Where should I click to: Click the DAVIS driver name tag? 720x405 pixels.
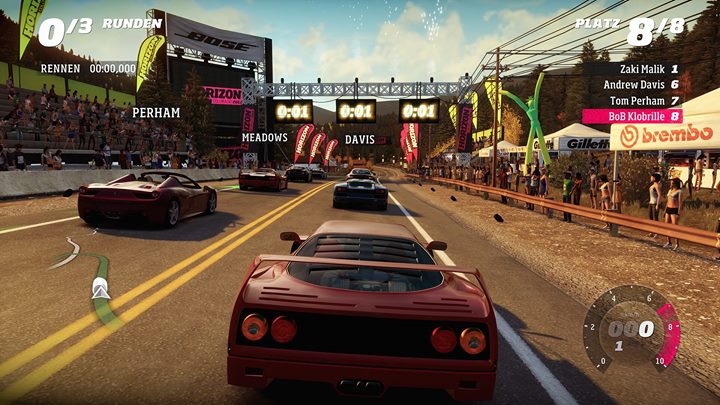(x=359, y=139)
